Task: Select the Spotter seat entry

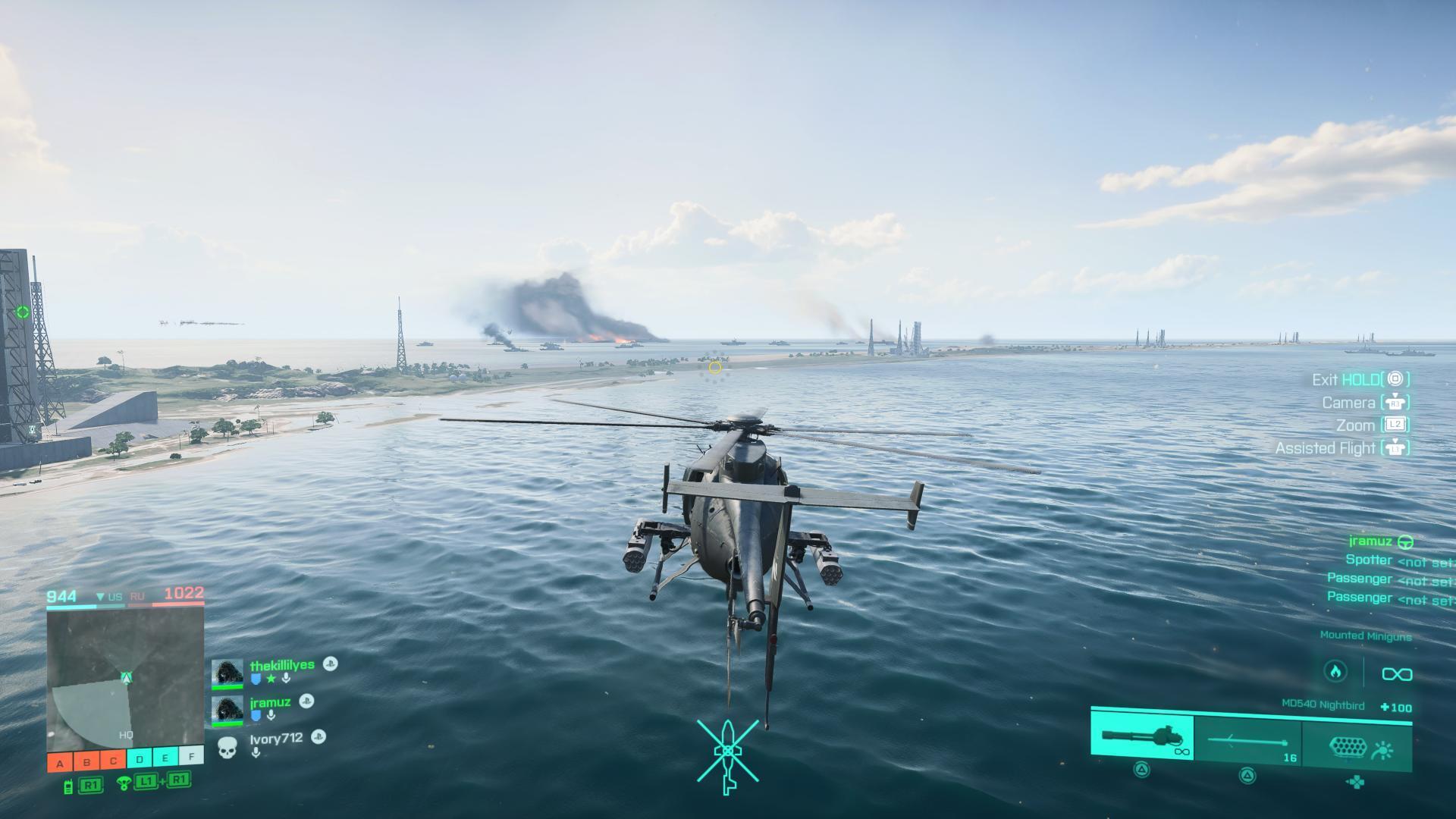Action: 1369,560
